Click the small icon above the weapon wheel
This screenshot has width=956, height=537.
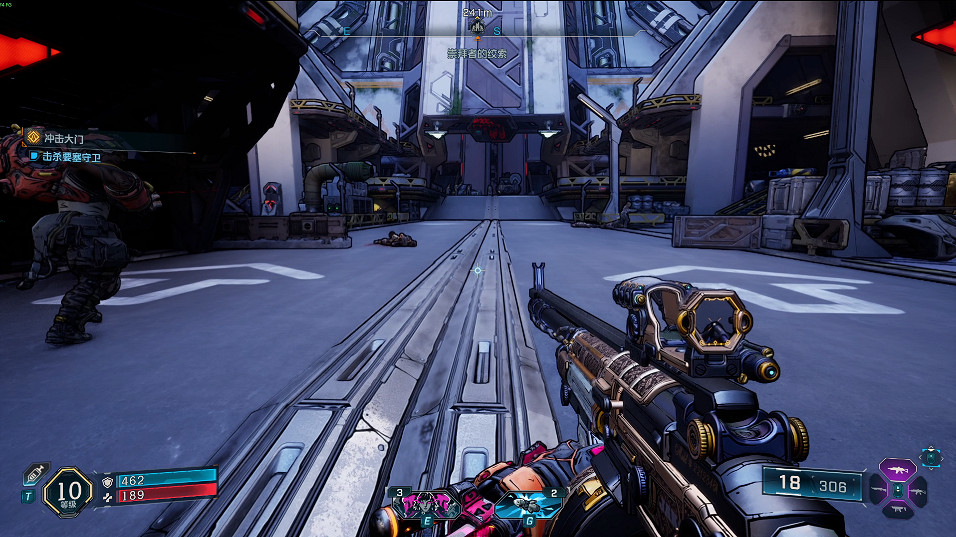pos(930,457)
